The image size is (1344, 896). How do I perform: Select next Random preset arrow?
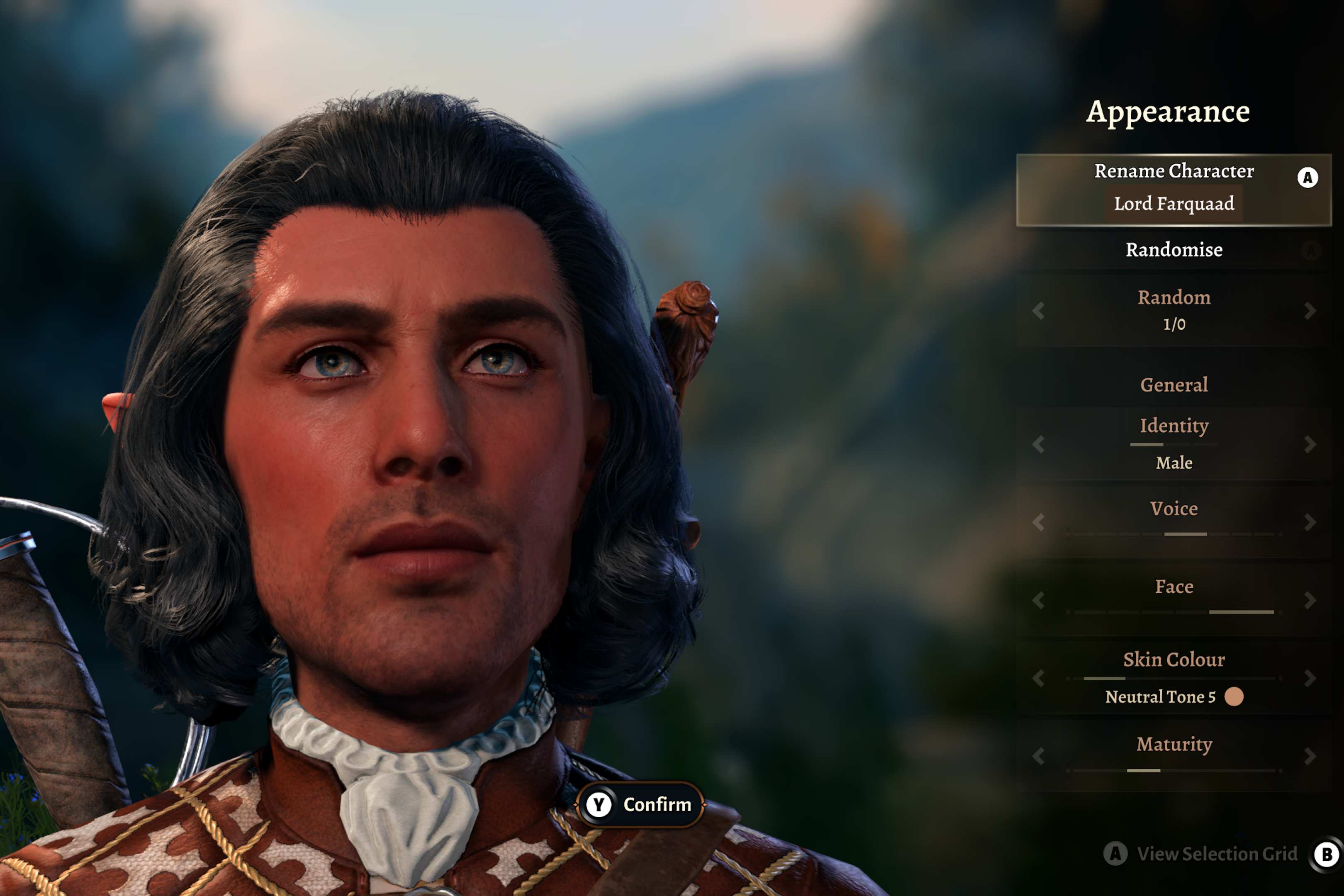click(1310, 311)
